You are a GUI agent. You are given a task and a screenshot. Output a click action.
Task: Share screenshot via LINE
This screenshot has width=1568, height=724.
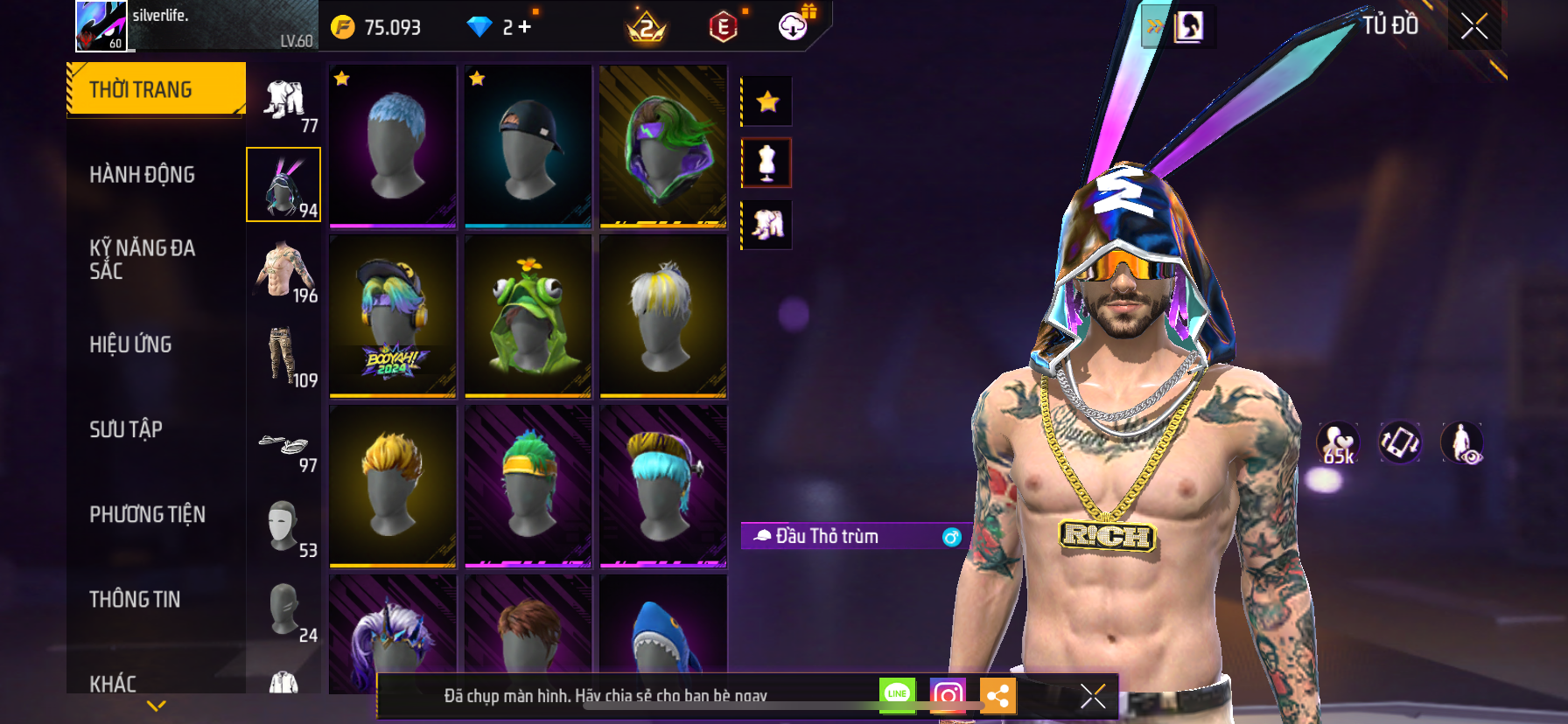[897, 695]
